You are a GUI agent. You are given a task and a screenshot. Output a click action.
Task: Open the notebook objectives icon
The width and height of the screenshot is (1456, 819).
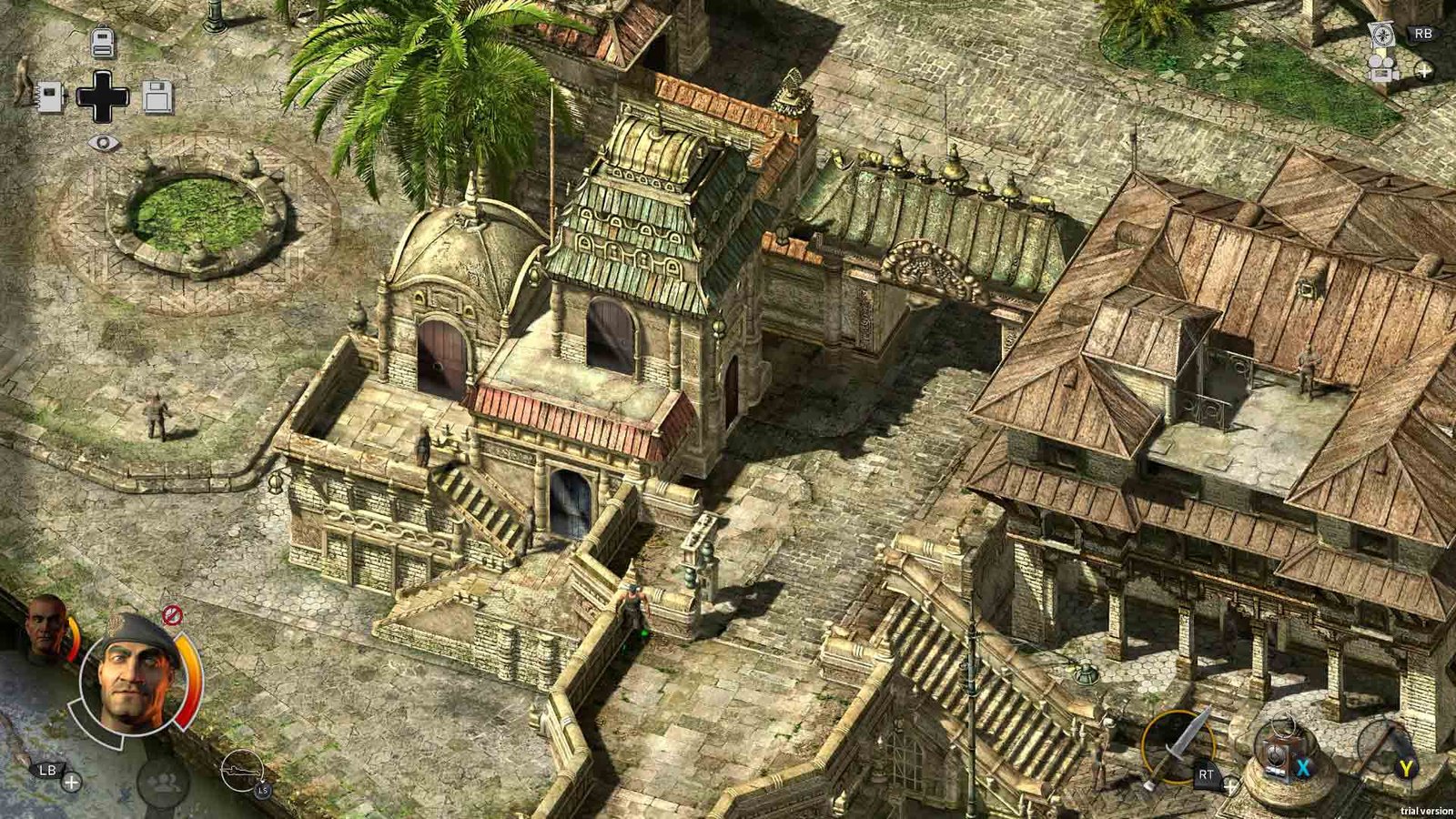[x=50, y=96]
